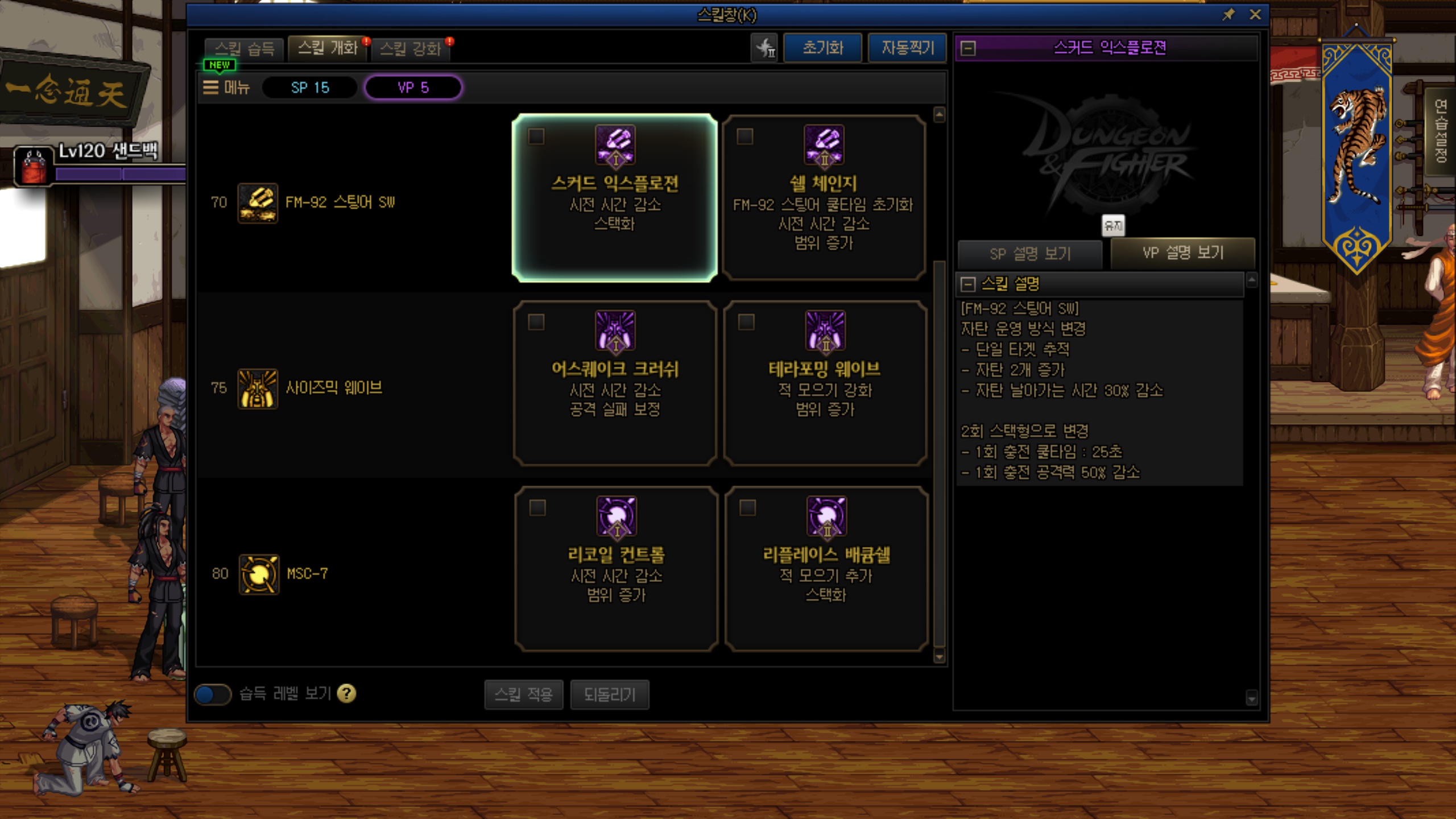
Task: Pick the 리코일 컨트롤 enhancement card
Action: coord(616,568)
